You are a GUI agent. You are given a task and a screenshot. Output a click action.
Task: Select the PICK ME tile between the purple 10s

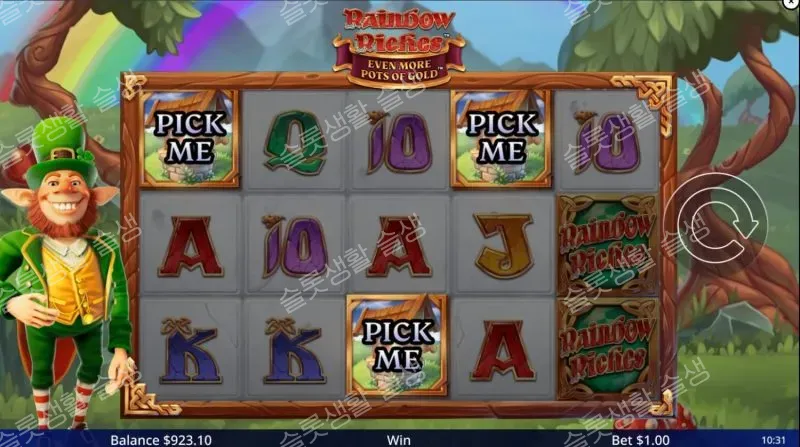[x=502, y=137]
